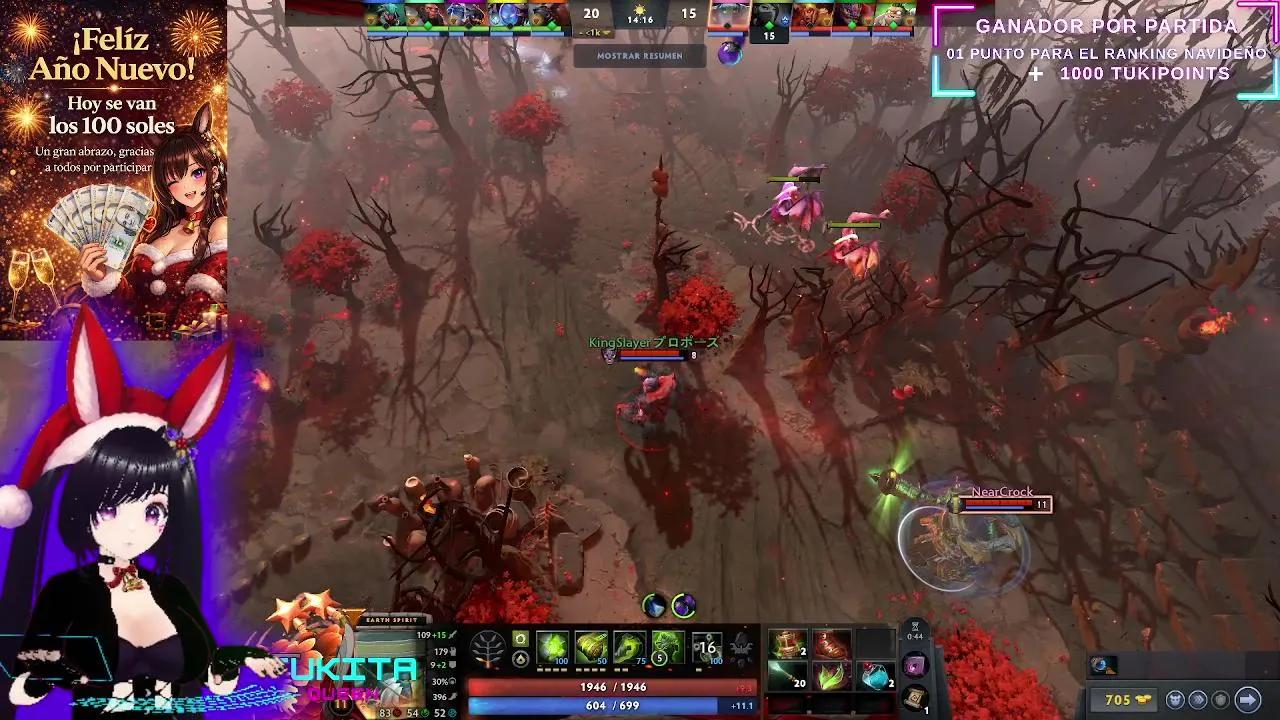This screenshot has height=720, width=1280.
Task: Click the courier deliver items arrow
Action: (x=1247, y=700)
